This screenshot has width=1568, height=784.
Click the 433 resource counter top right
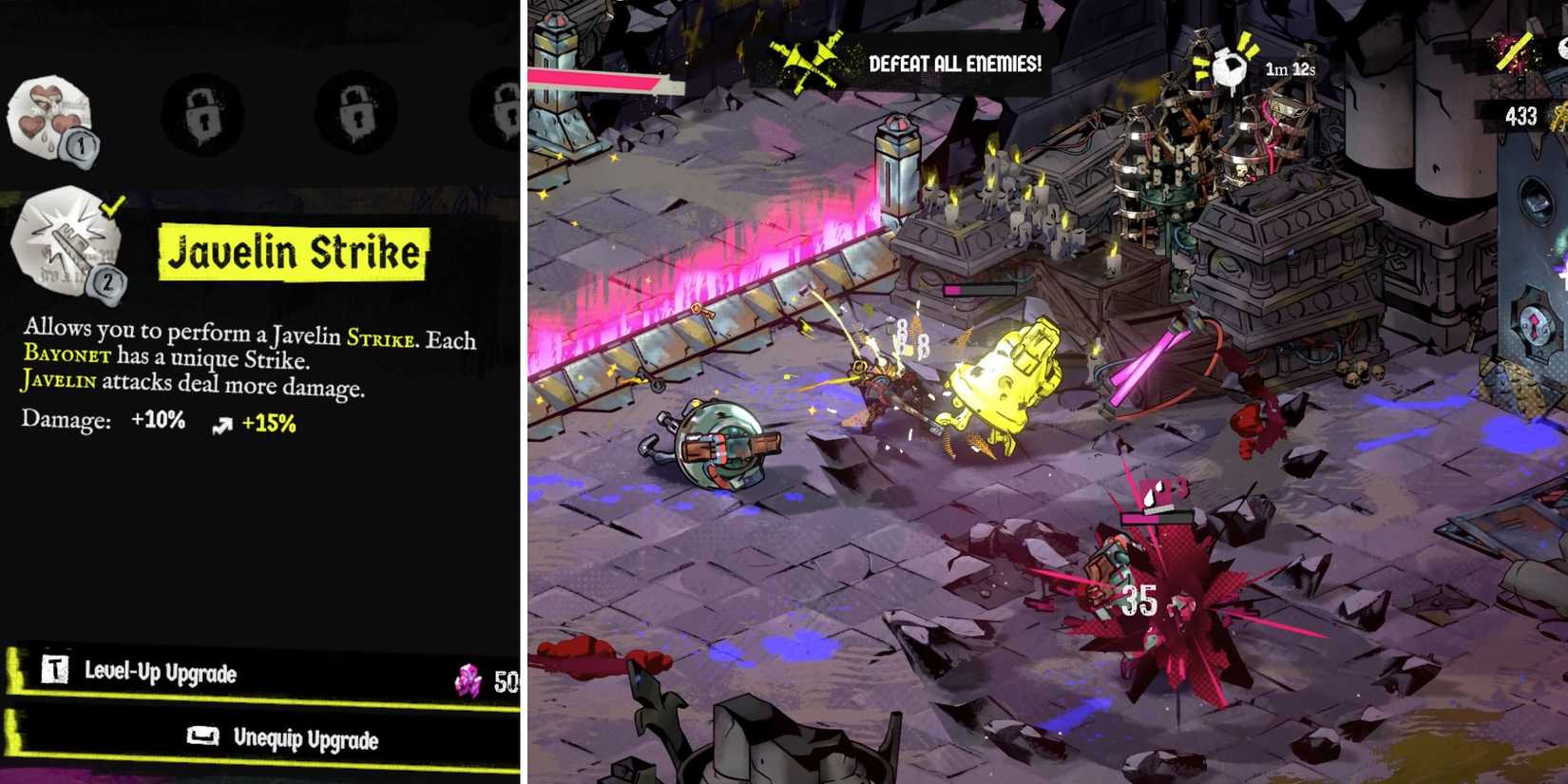click(x=1521, y=116)
